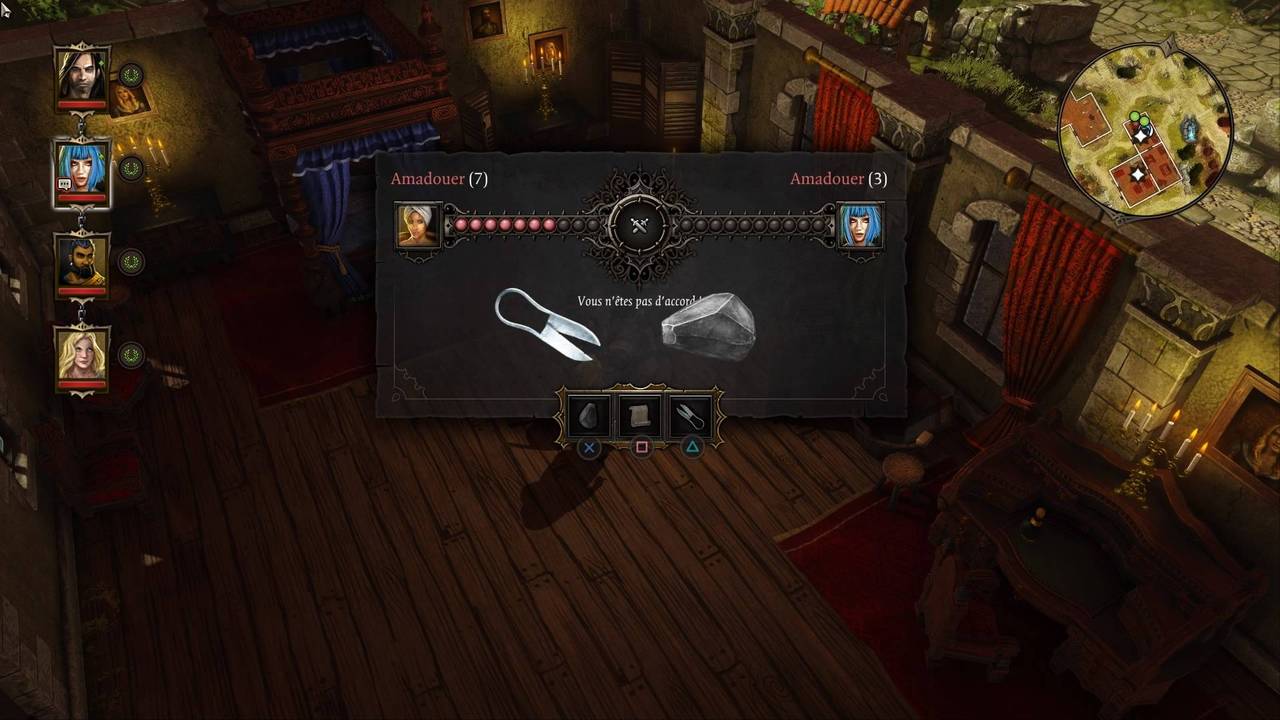
Task: Click the blue-haired portrait in the duel panel
Action: pos(859,225)
